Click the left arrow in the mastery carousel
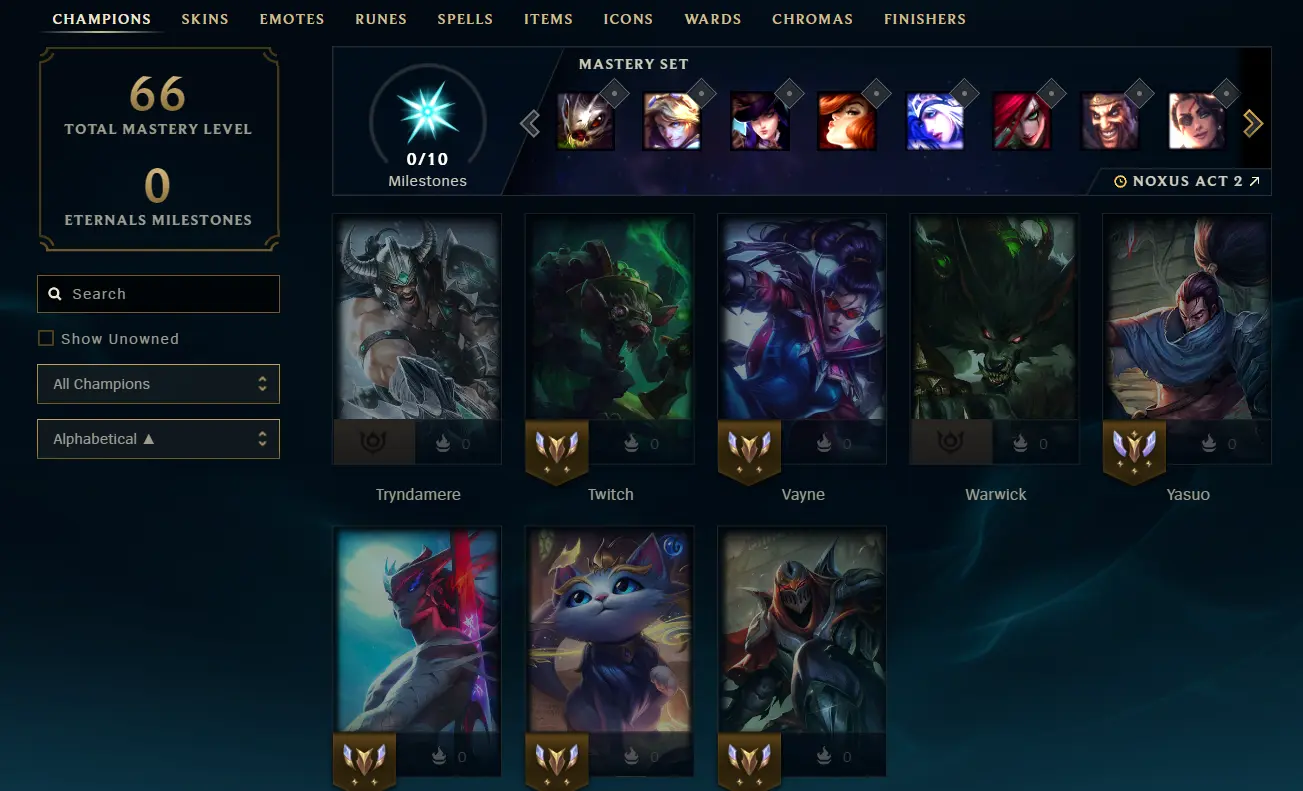 pos(531,122)
